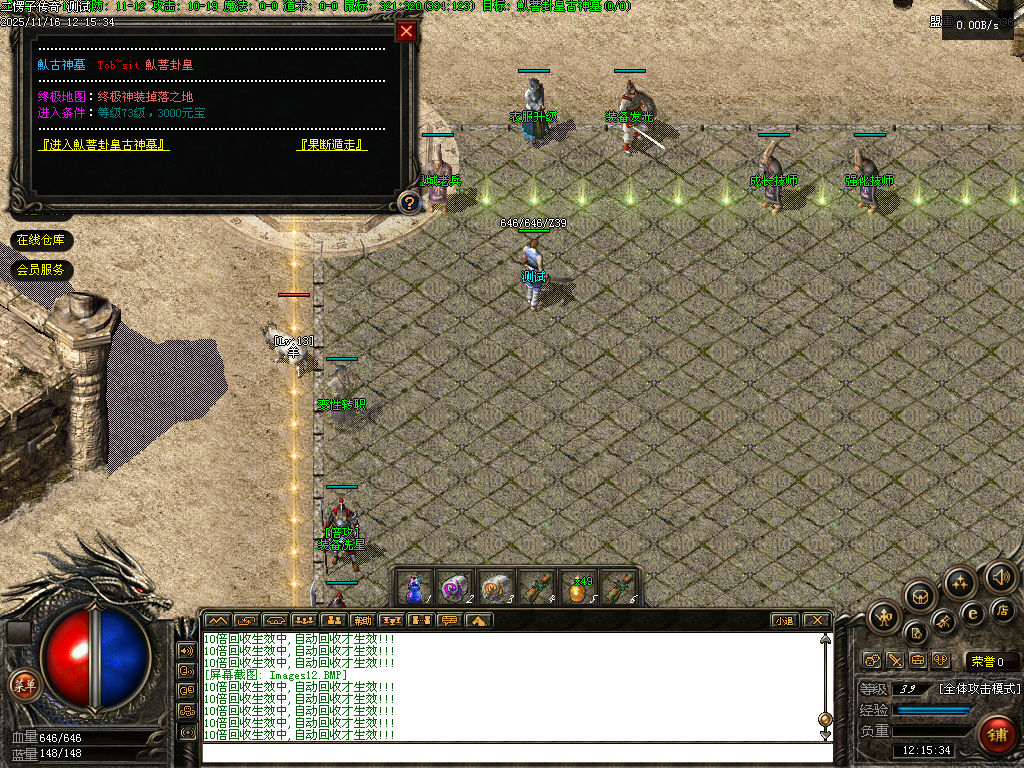The width and height of the screenshot is (1024, 768).
Task: Click the 帮助 help button above chat
Action: (362, 621)
